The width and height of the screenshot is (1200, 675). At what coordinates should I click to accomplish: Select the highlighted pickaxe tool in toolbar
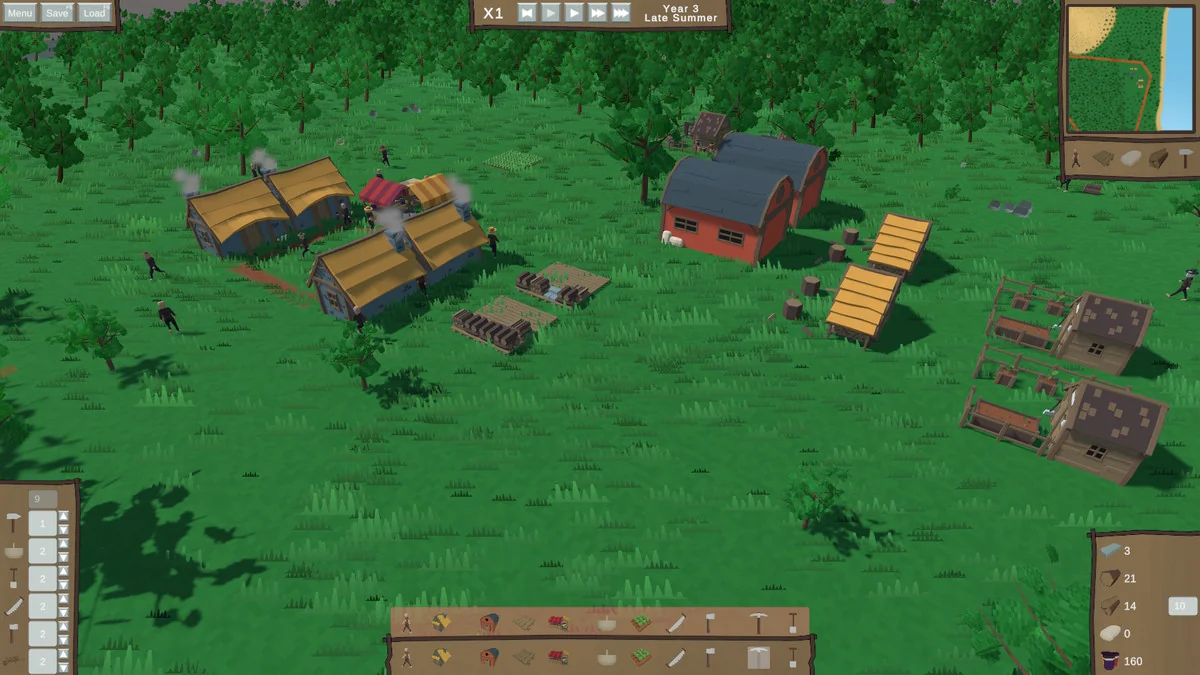759,657
